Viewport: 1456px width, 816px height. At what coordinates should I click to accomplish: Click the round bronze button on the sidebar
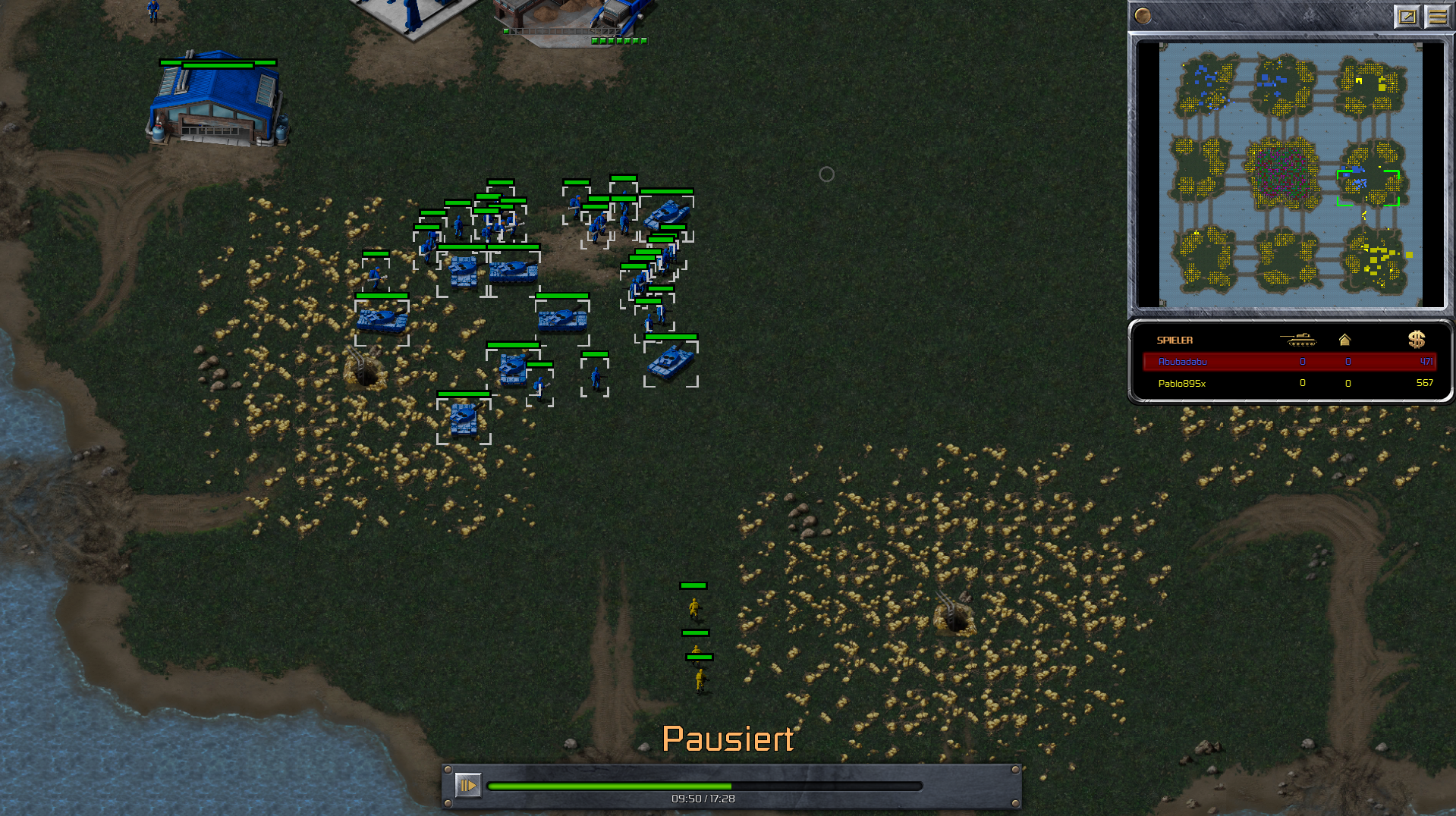[1143, 16]
